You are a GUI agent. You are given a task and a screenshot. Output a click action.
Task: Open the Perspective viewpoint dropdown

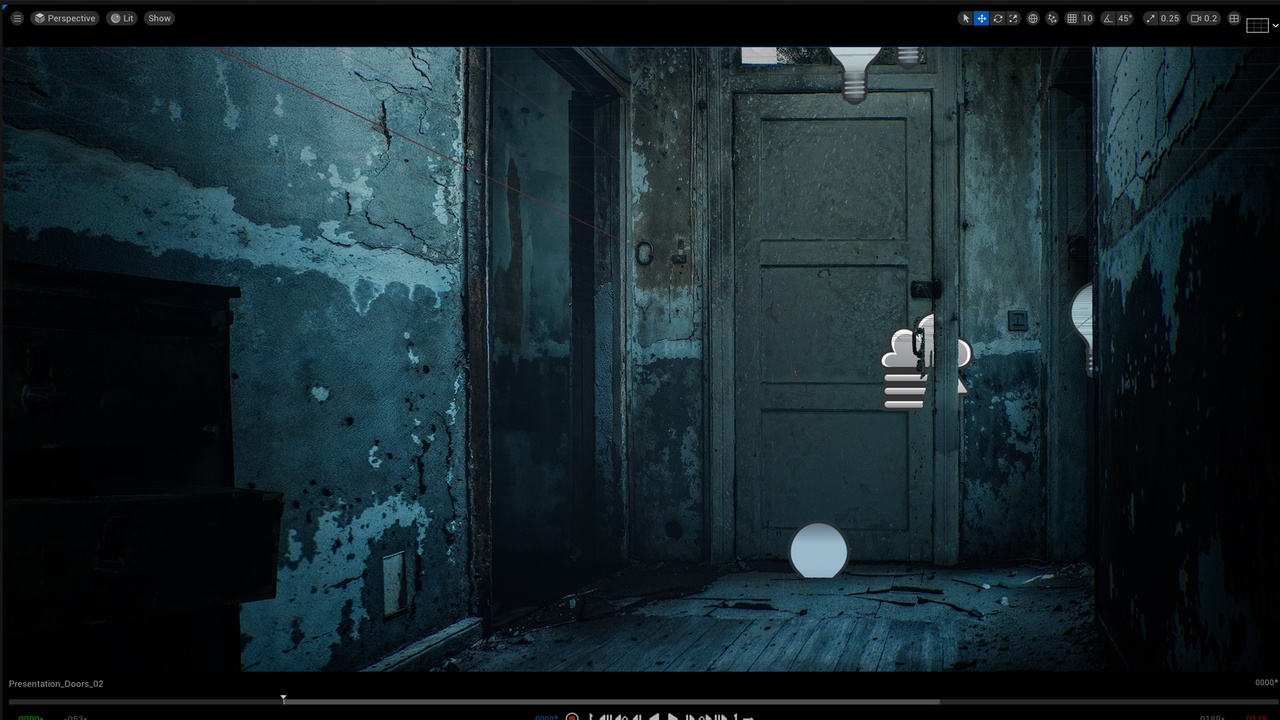click(x=65, y=18)
